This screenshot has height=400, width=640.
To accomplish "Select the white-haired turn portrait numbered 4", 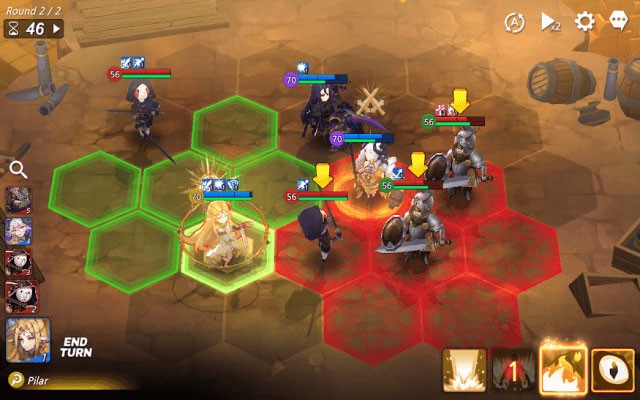I will point(19,232).
